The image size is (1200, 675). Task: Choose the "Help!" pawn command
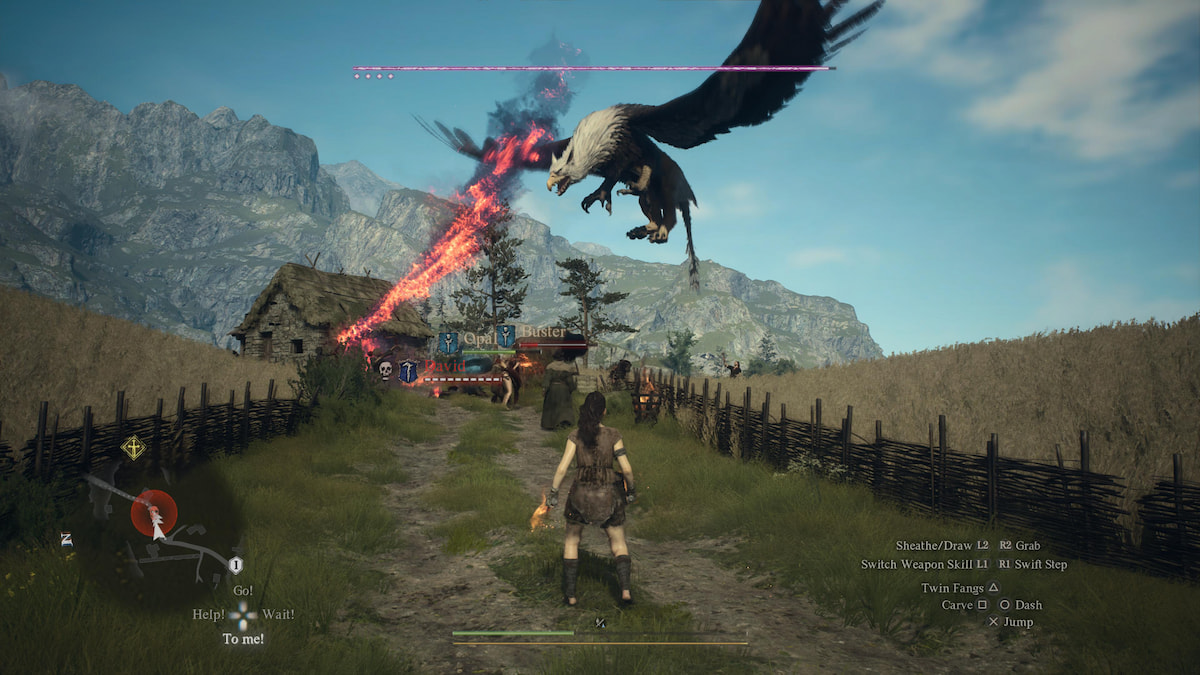tap(208, 614)
